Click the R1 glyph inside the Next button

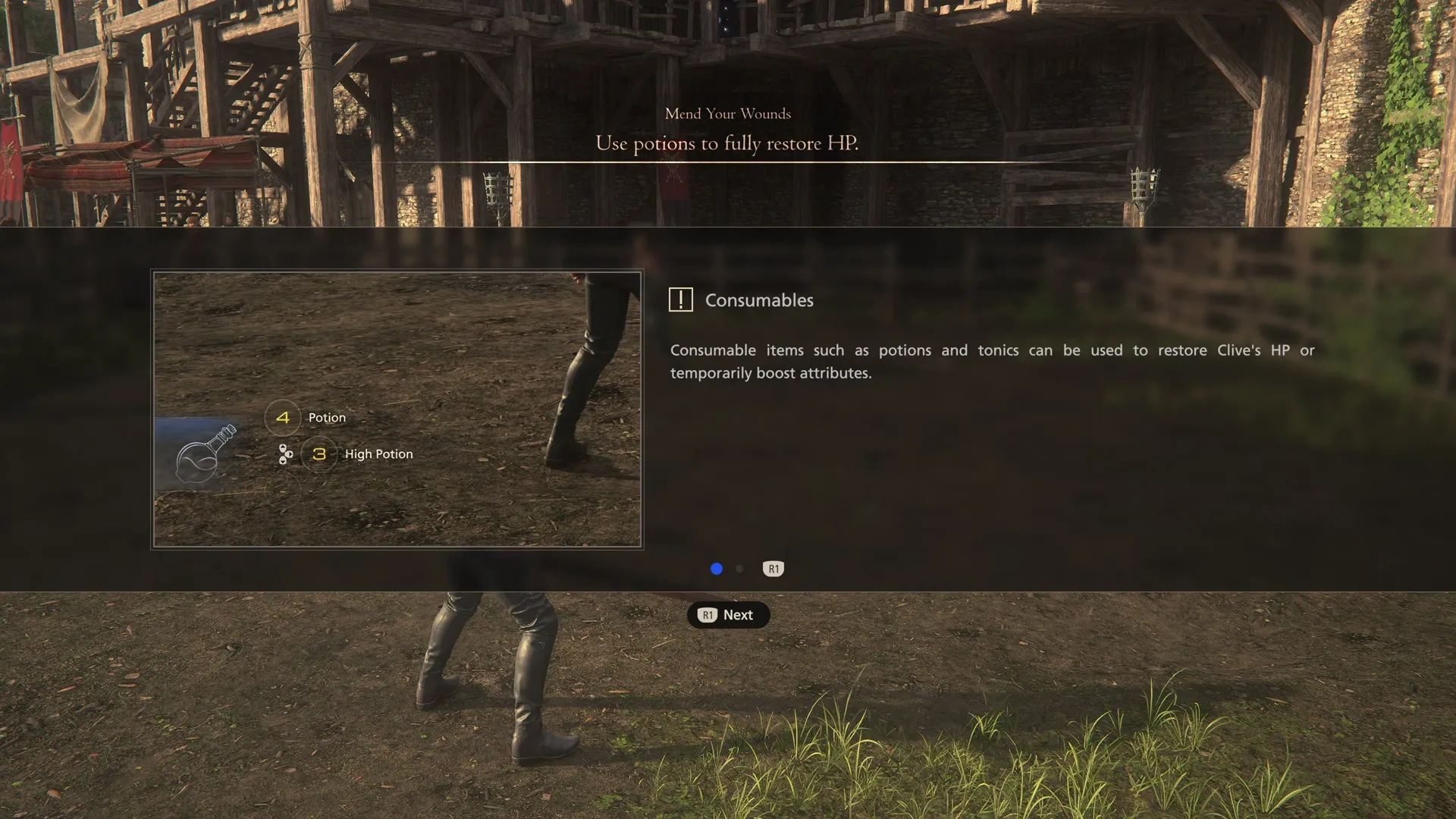click(708, 615)
